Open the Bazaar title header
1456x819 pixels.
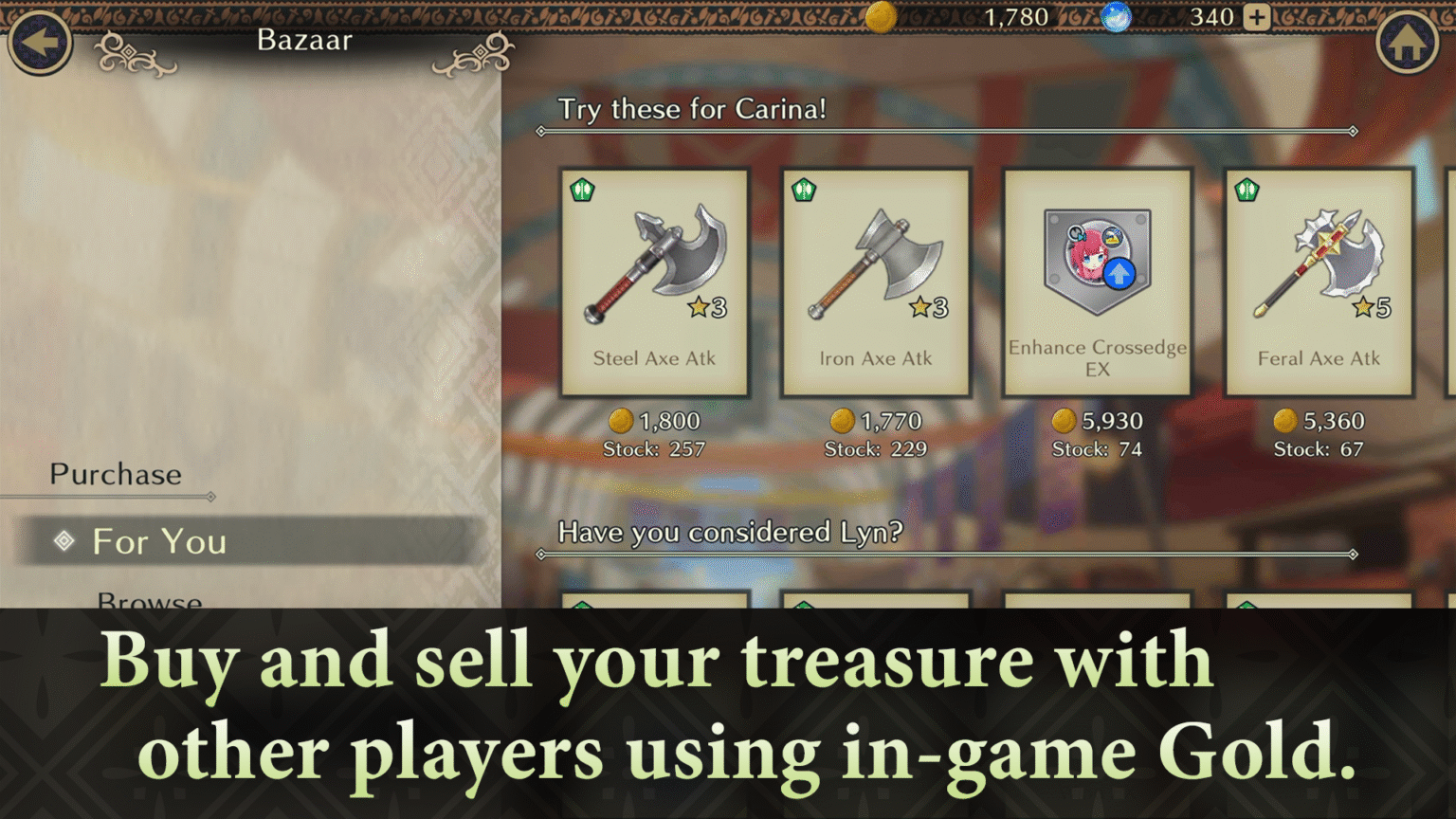[304, 40]
